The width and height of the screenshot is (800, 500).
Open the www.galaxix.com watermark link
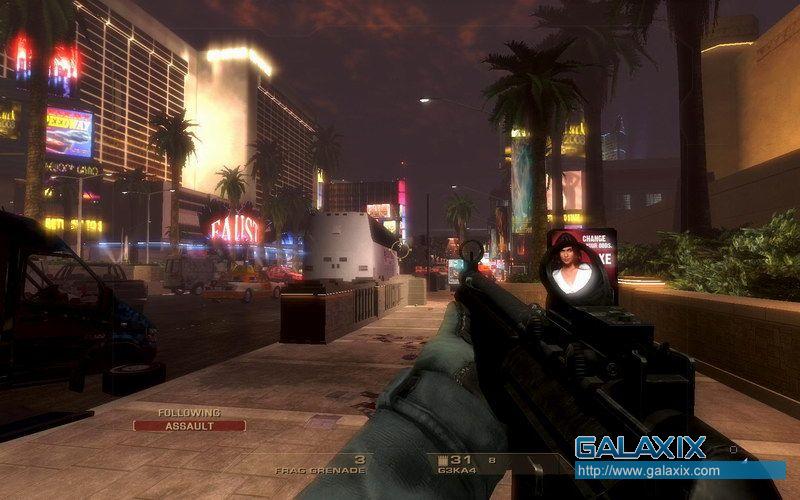[x=647, y=470]
